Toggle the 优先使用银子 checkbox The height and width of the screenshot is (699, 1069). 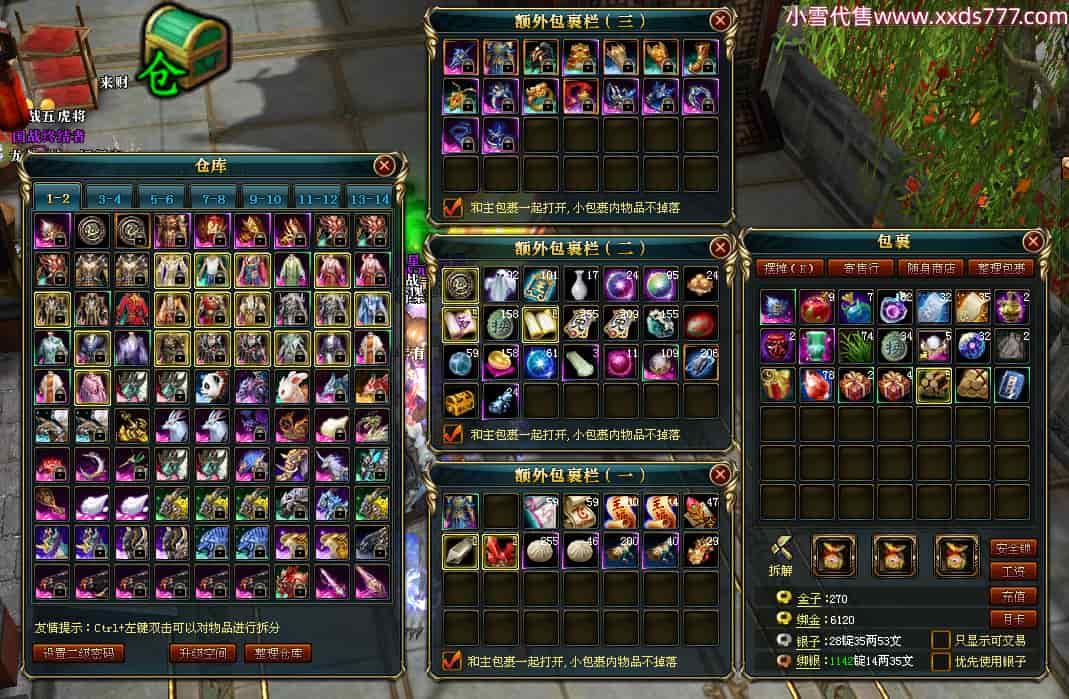pyautogui.click(x=941, y=661)
